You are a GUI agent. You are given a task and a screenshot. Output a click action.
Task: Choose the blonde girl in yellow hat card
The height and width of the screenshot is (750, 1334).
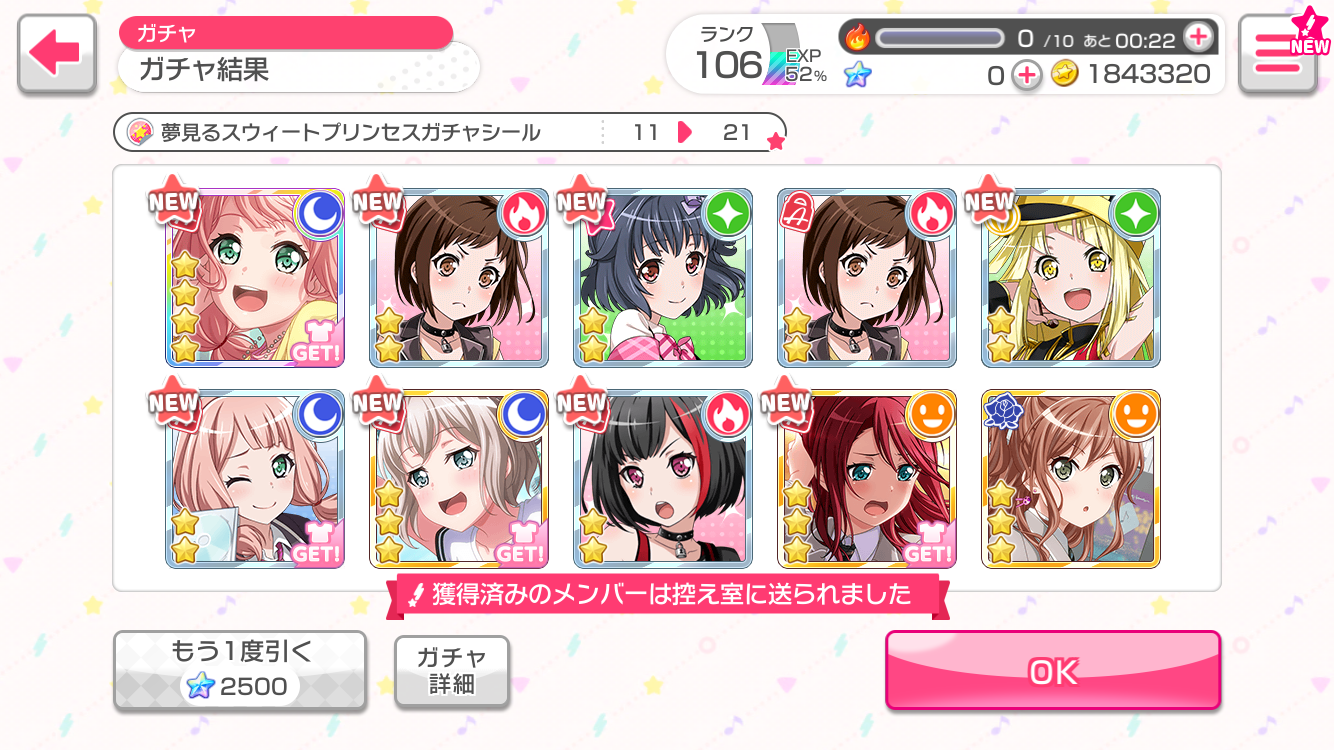(1070, 278)
